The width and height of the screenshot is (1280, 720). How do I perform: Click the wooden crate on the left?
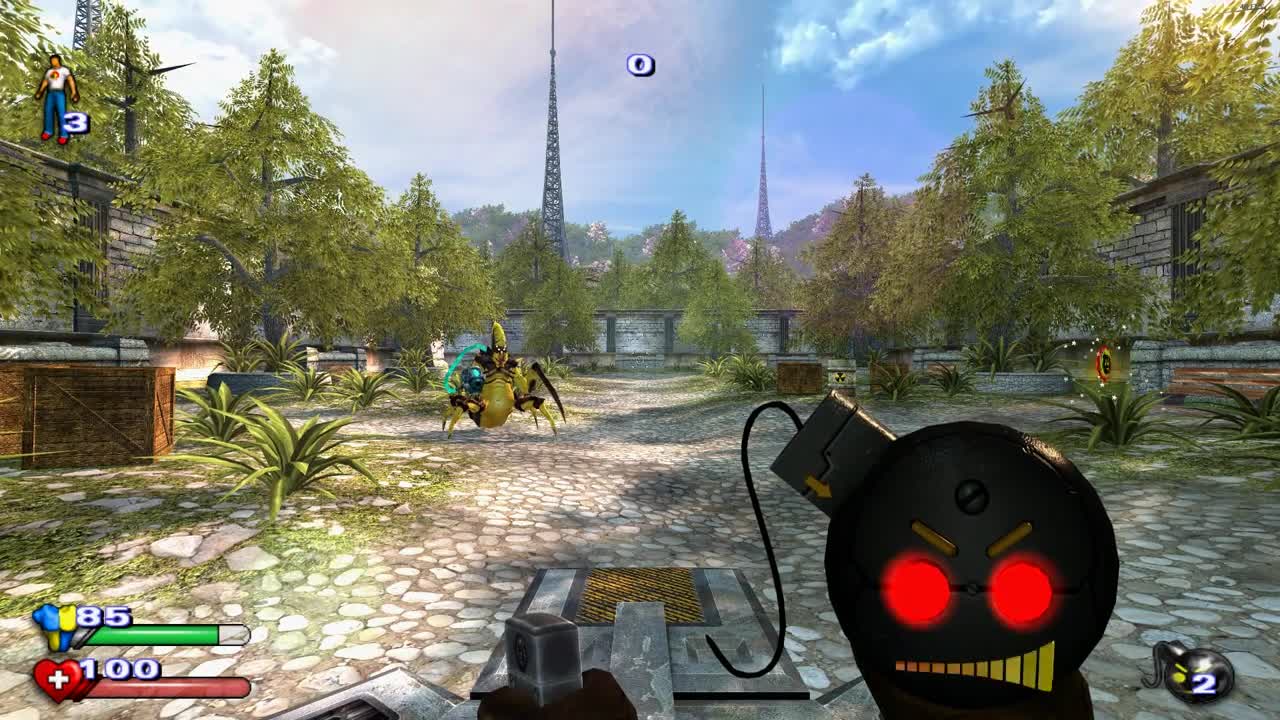[x=90, y=410]
